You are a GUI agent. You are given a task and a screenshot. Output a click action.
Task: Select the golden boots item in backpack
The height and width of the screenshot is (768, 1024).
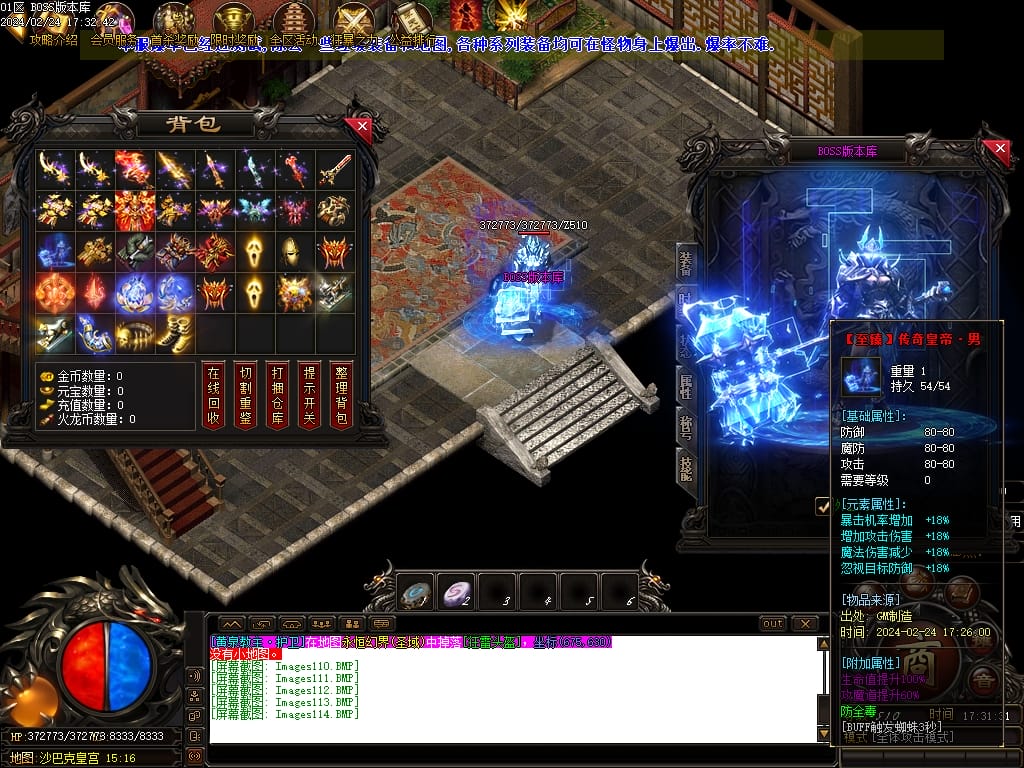point(176,334)
